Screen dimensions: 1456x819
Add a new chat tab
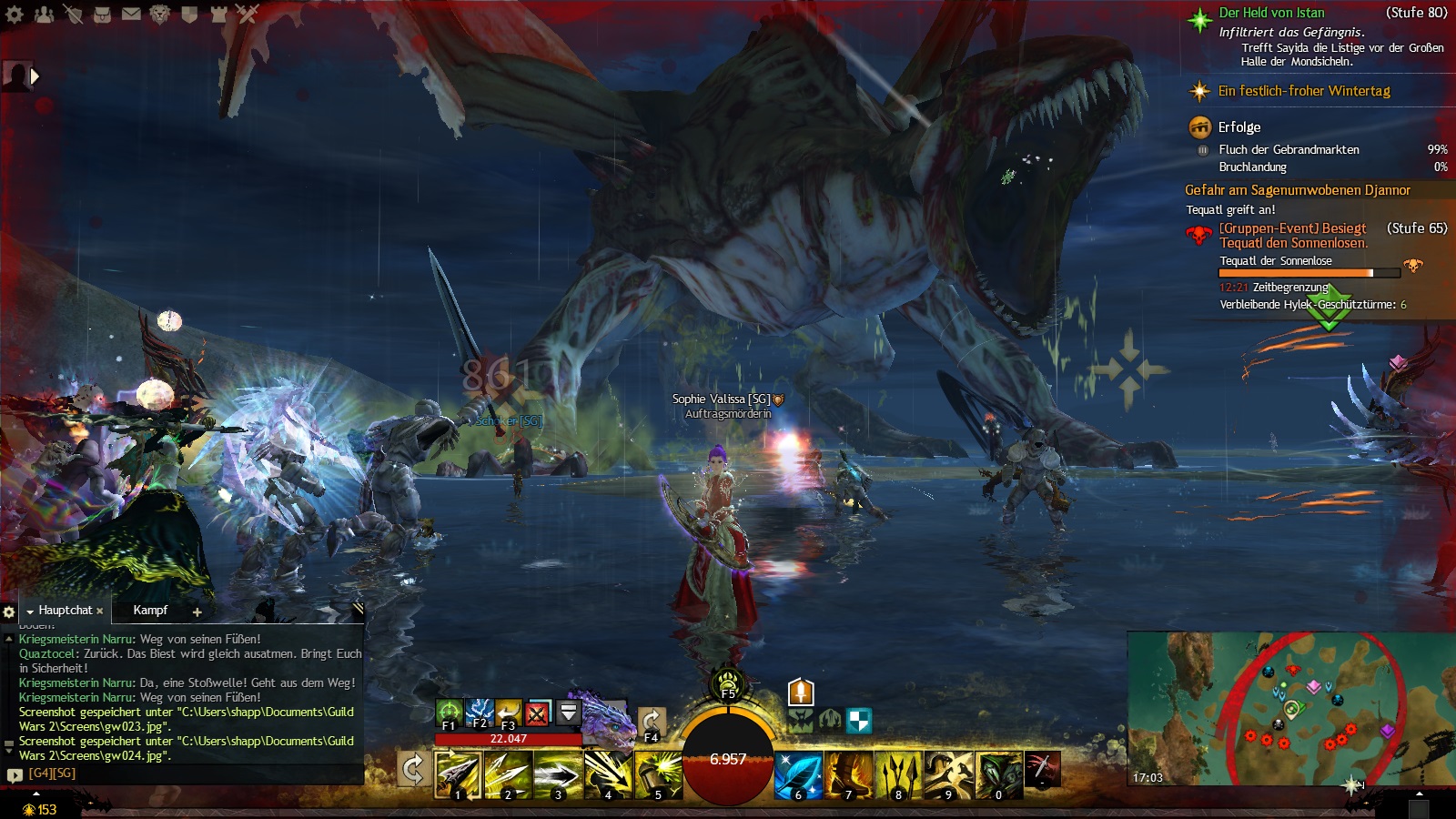[197, 612]
